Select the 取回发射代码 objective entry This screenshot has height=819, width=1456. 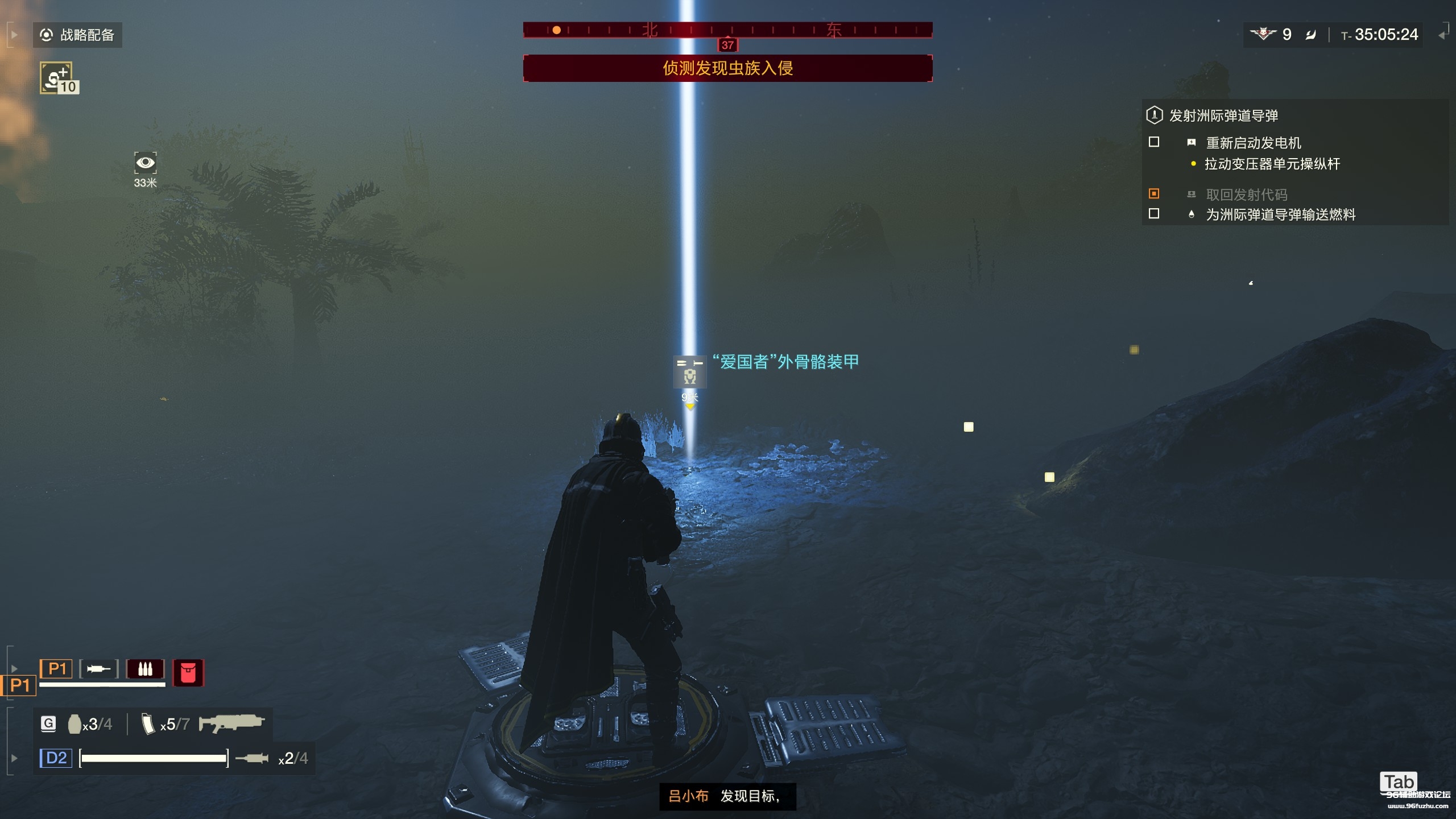1246,195
